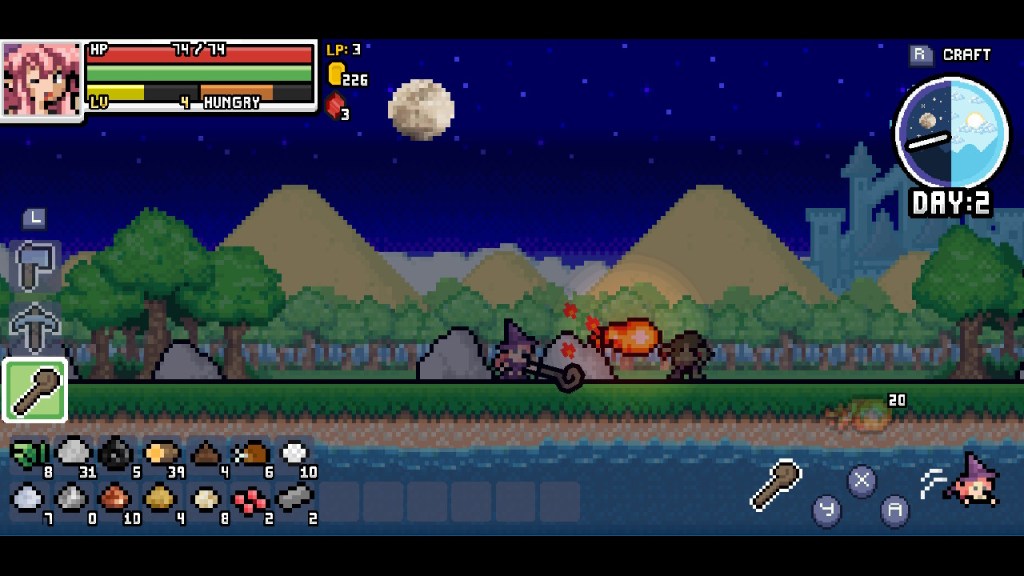
Task: Select the brown dirt pile stack of 4
Action: coord(205,455)
